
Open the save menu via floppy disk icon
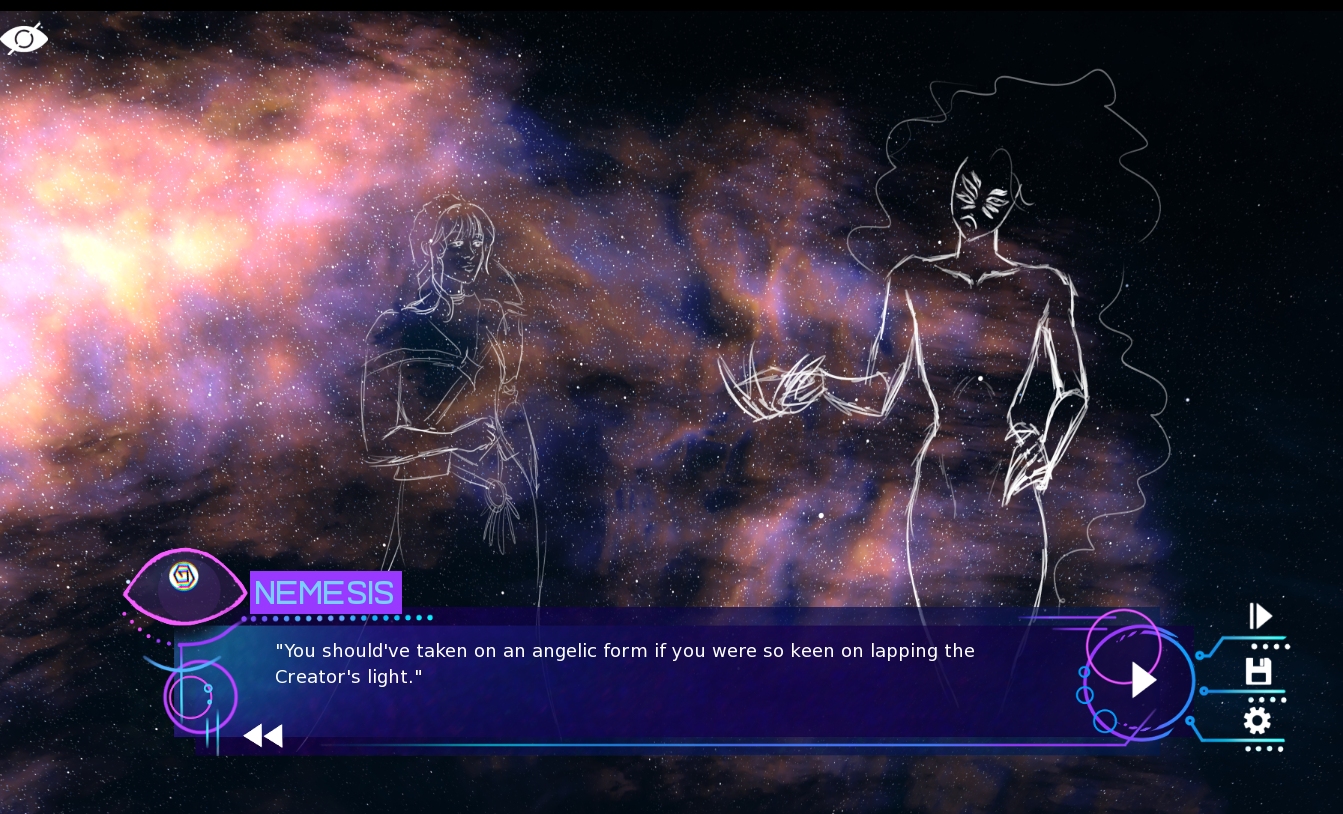pyautogui.click(x=1258, y=671)
